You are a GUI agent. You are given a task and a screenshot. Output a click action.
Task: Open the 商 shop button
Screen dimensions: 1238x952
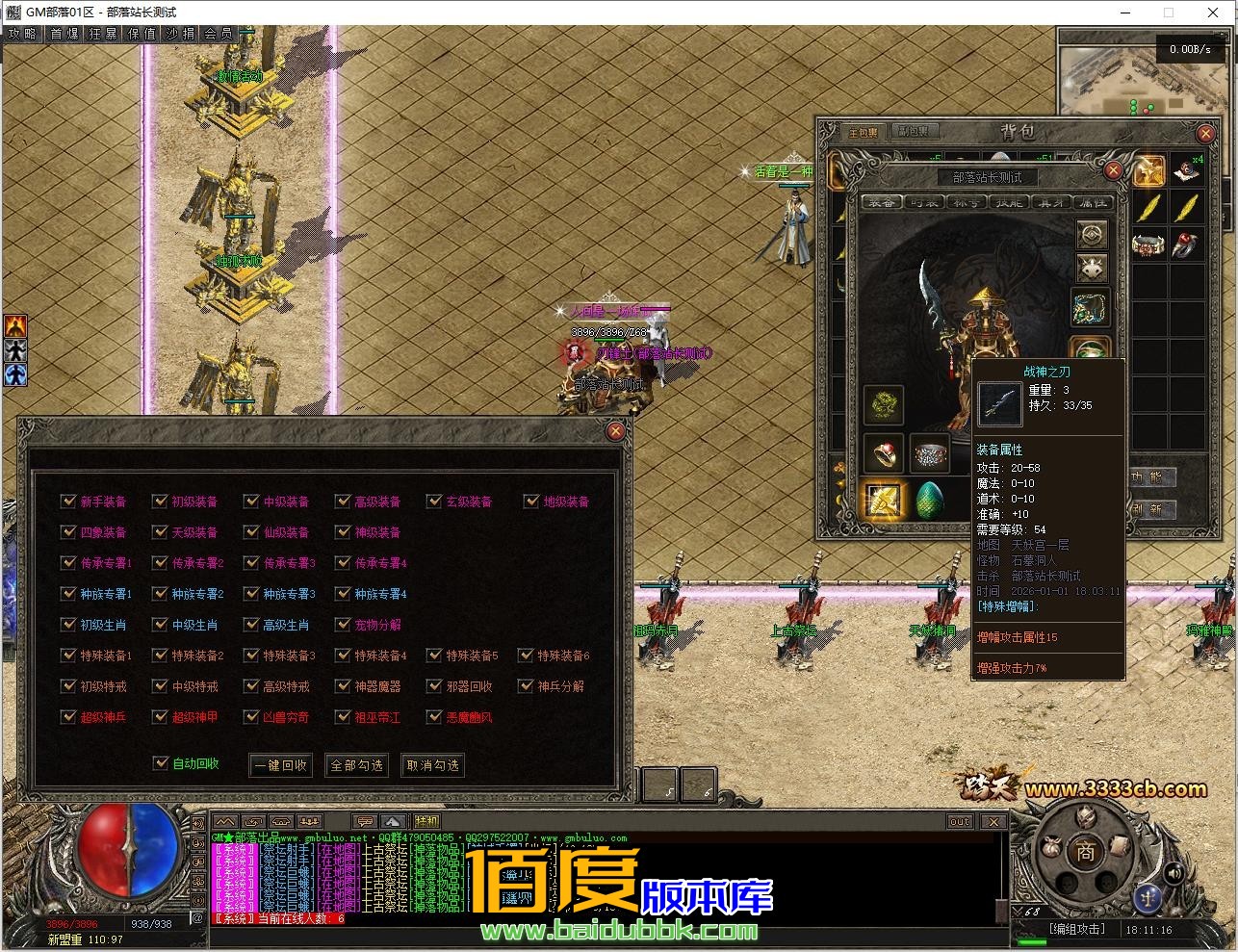[x=1085, y=853]
